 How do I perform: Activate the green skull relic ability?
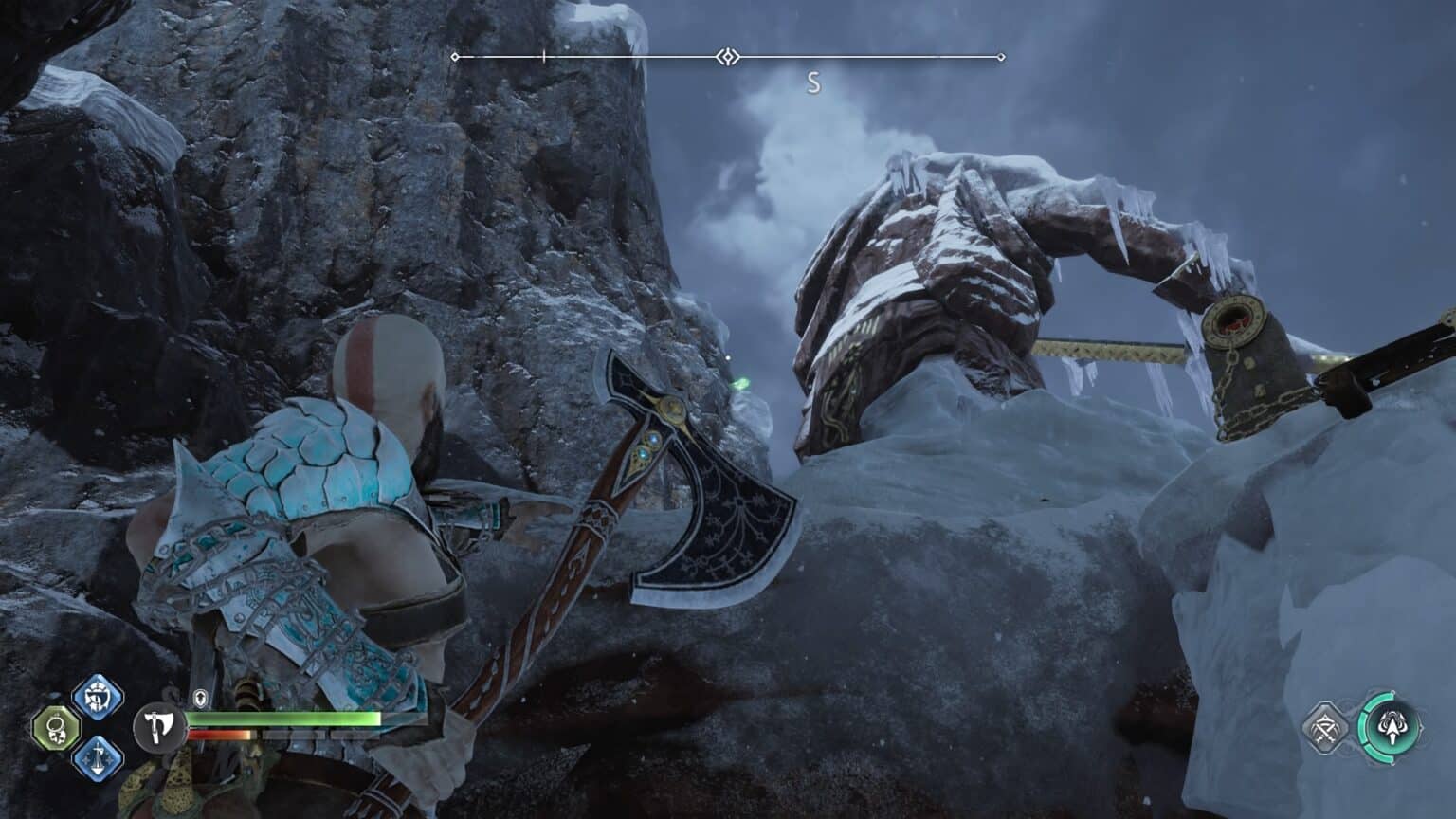tap(53, 729)
